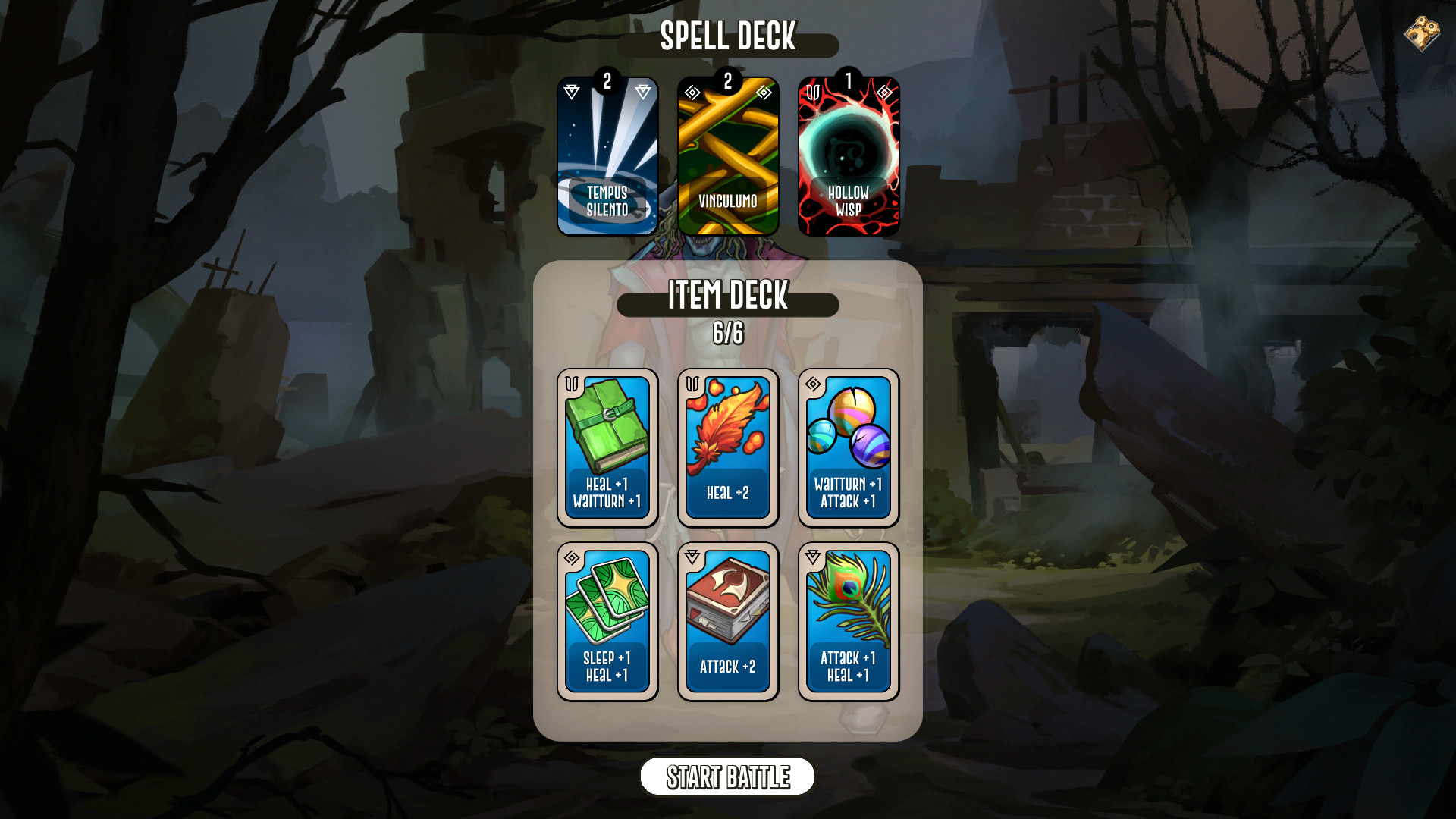Click the pause-style rune on Hollow Wisp card
The height and width of the screenshot is (819, 1456).
pos(811,92)
